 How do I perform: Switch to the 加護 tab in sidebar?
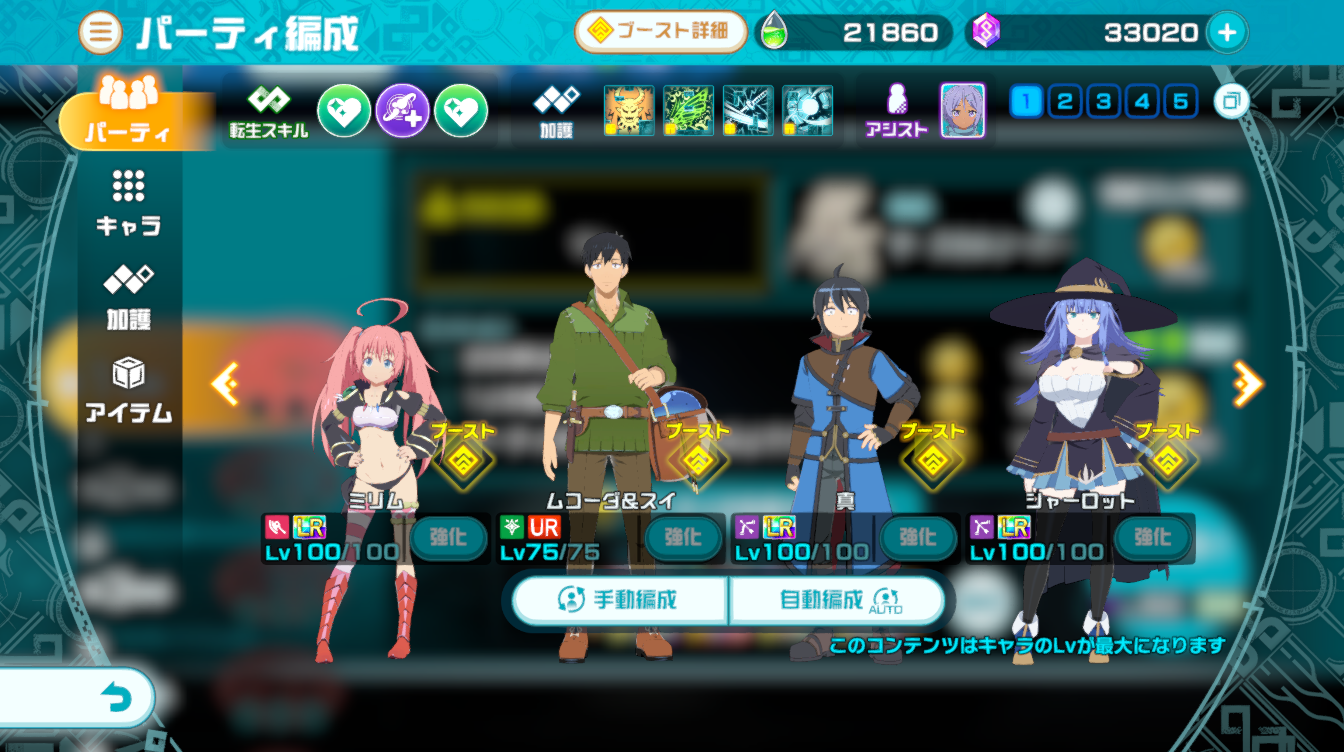point(128,297)
